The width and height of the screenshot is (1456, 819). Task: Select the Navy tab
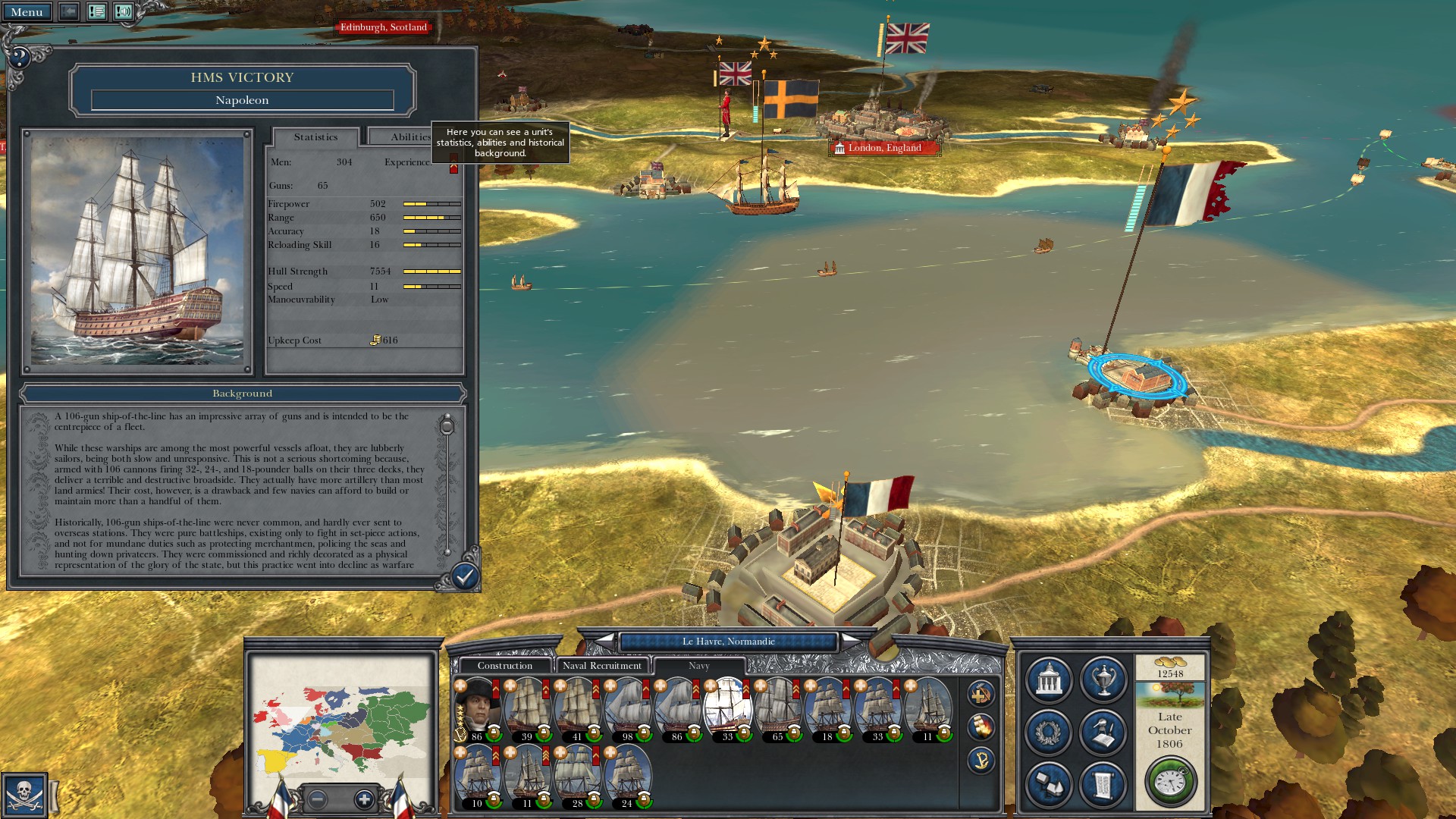[698, 666]
